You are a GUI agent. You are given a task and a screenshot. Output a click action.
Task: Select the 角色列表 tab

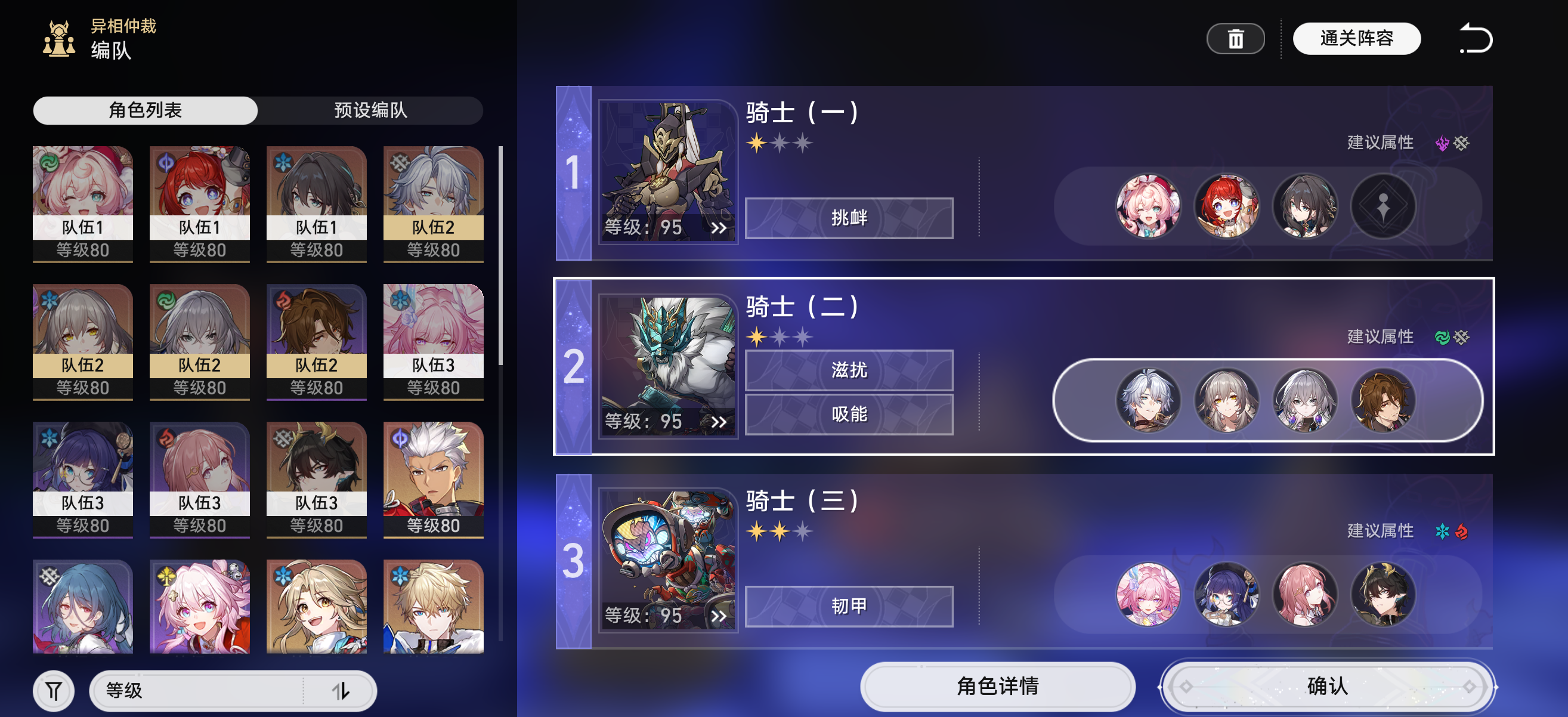(x=146, y=110)
